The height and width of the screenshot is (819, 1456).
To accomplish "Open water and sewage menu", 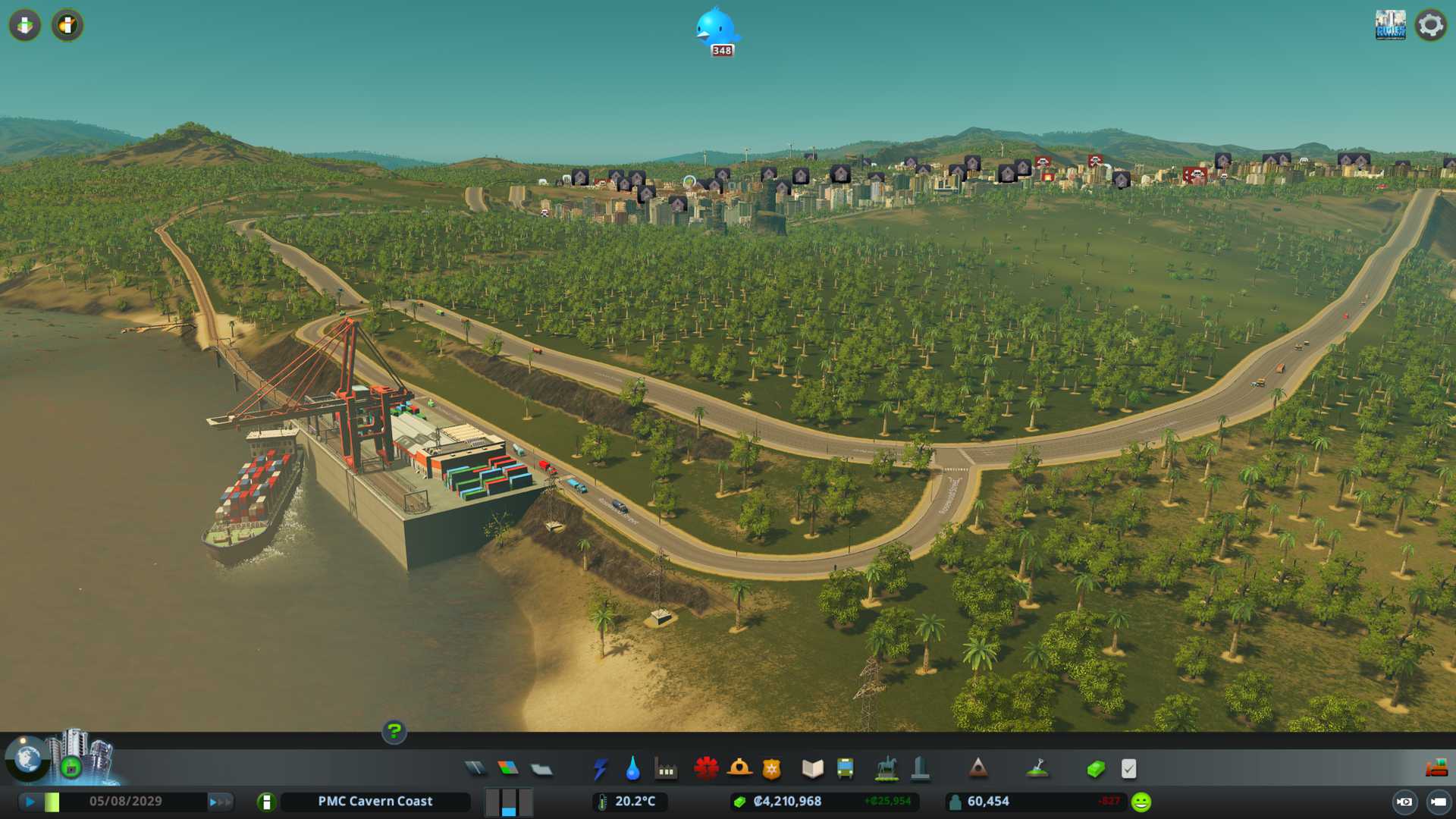I will pos(632,769).
